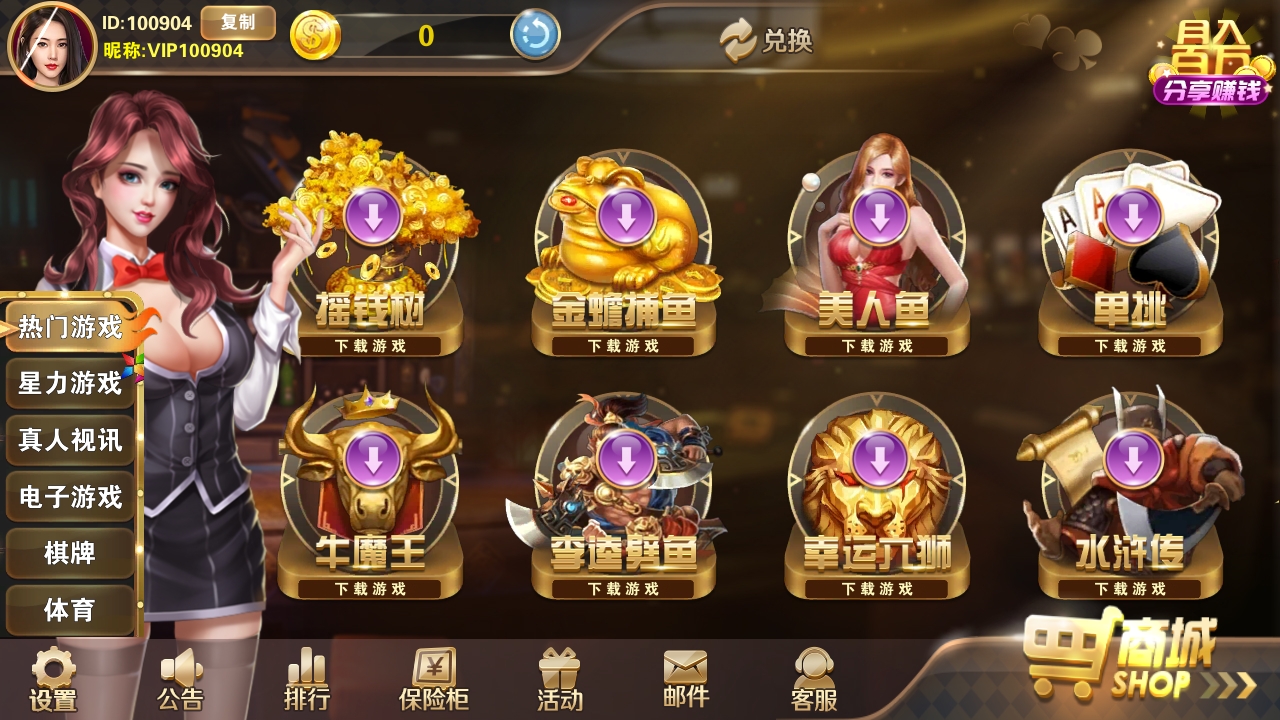
Task: Open the 商城 SHOP store
Action: pyautogui.click(x=1130, y=660)
